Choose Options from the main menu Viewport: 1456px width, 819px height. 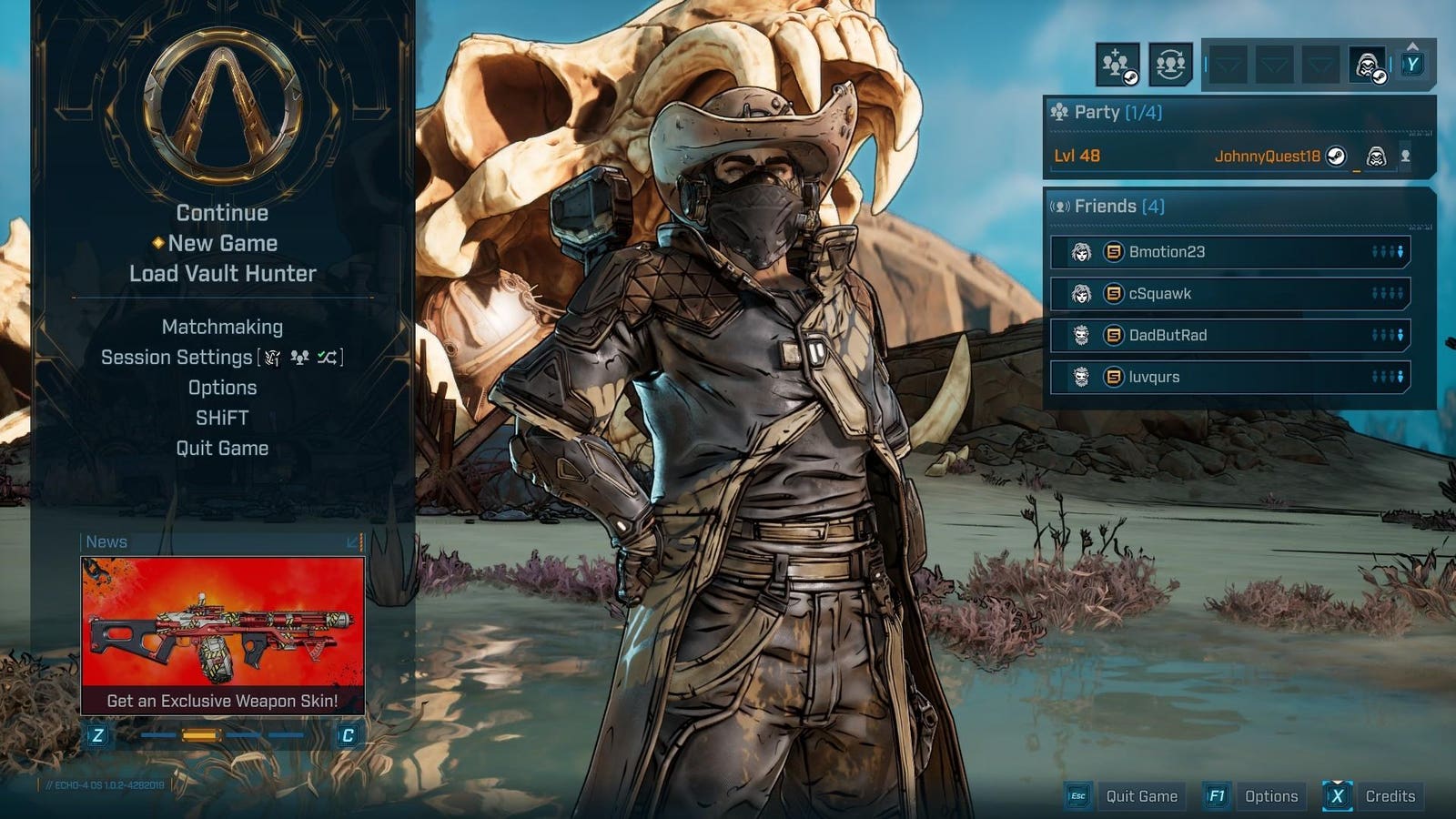[x=222, y=388]
